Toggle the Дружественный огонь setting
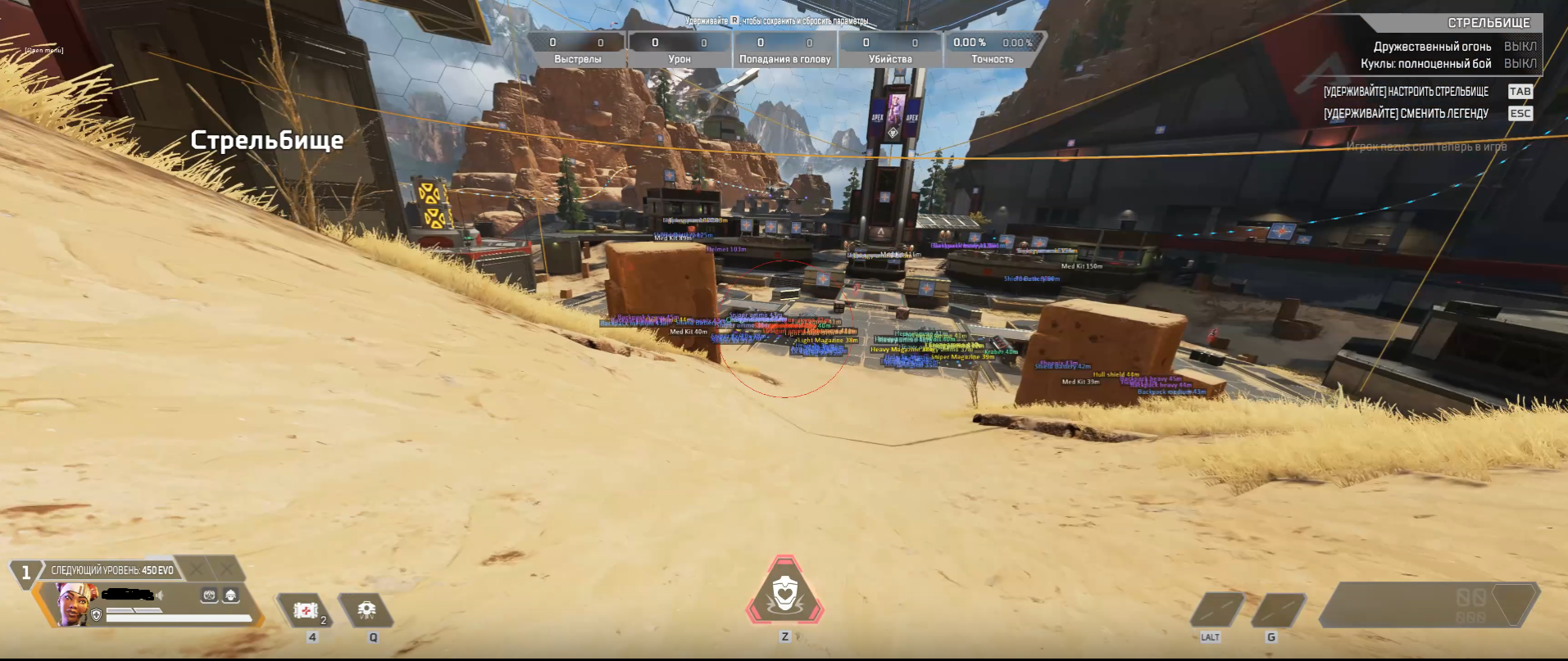 click(x=1520, y=47)
